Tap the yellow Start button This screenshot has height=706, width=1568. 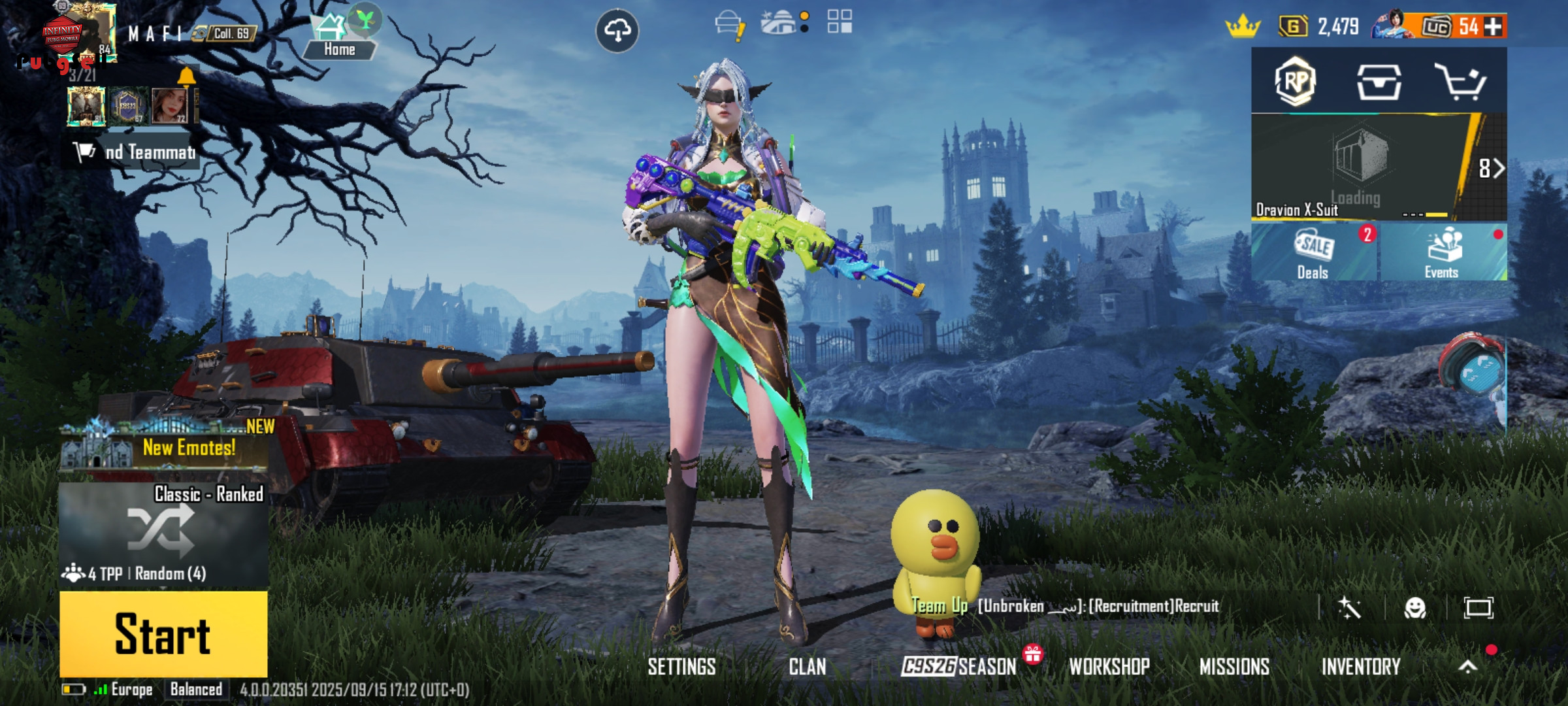click(163, 633)
